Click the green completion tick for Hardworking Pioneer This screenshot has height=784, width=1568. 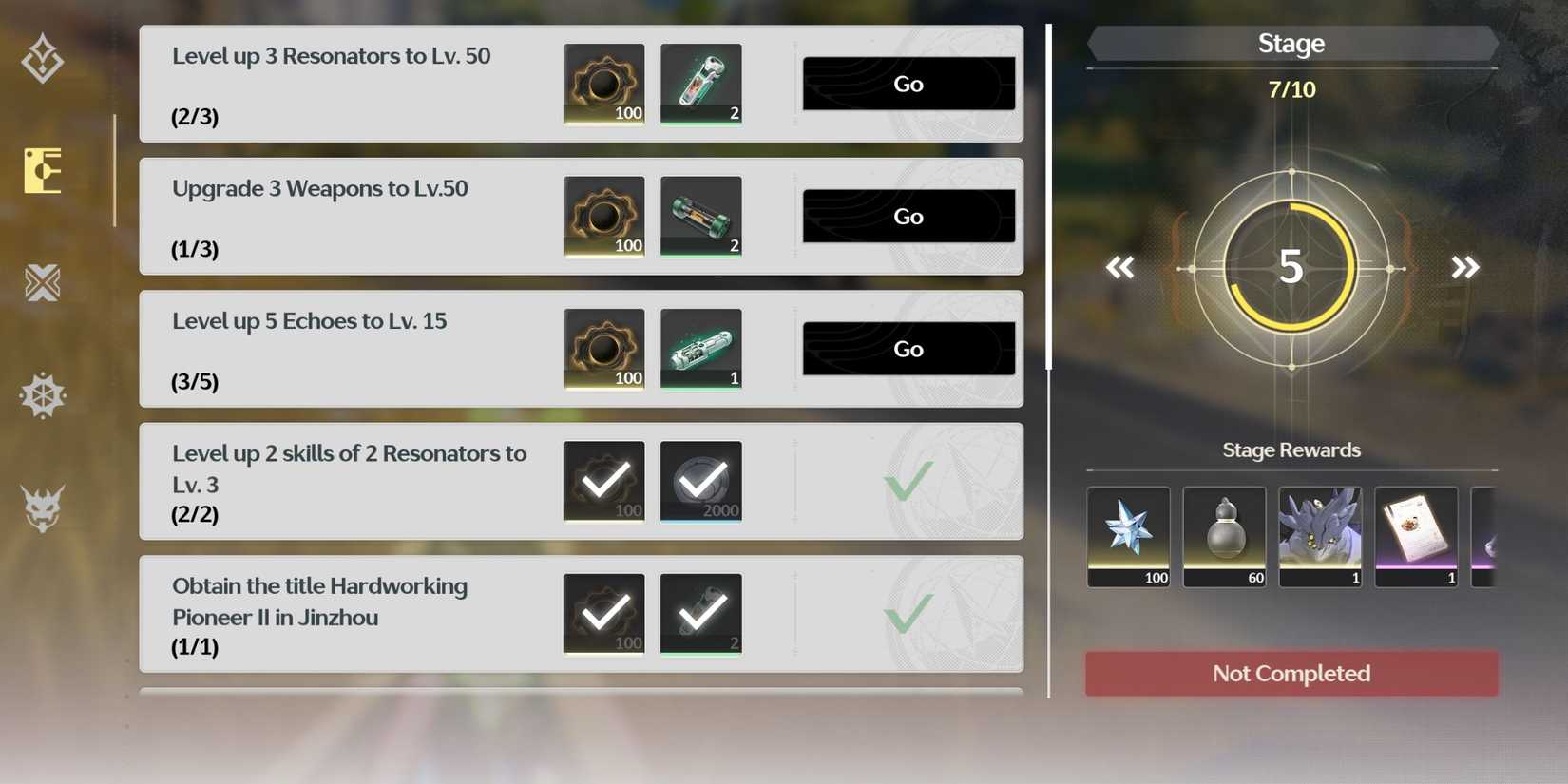pos(906,616)
